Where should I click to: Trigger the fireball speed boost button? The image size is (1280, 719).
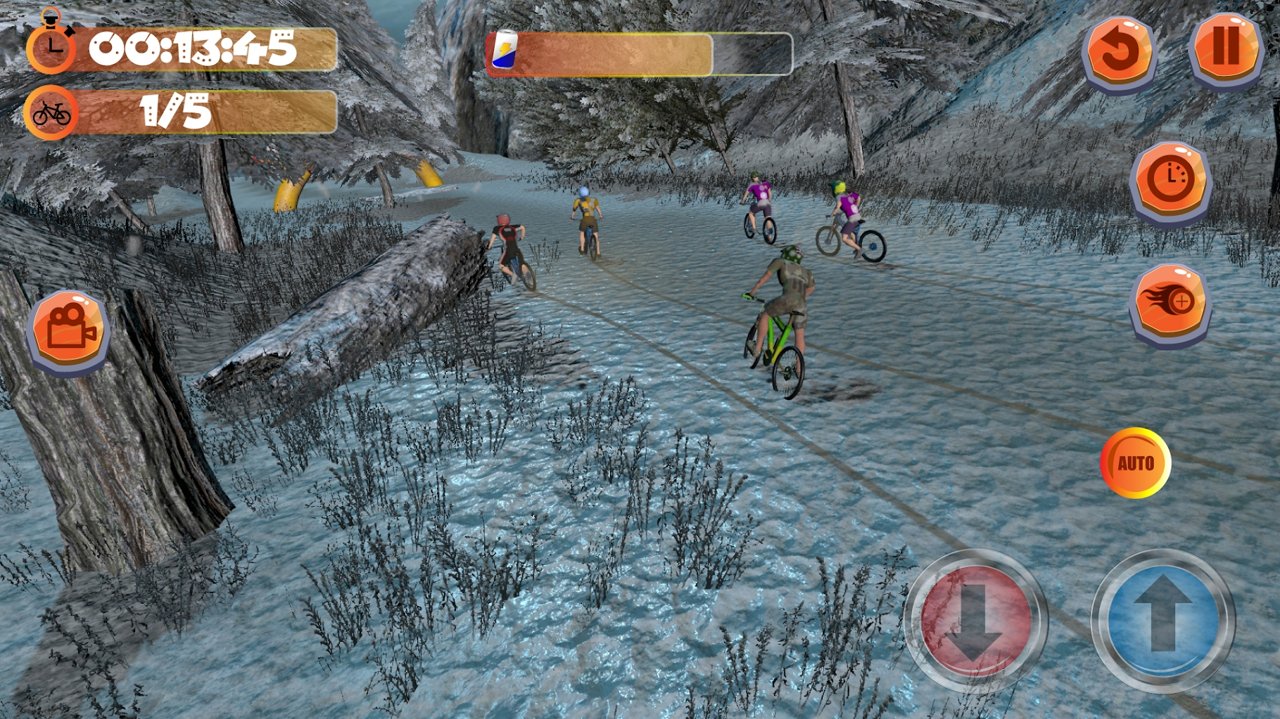[x=1170, y=302]
